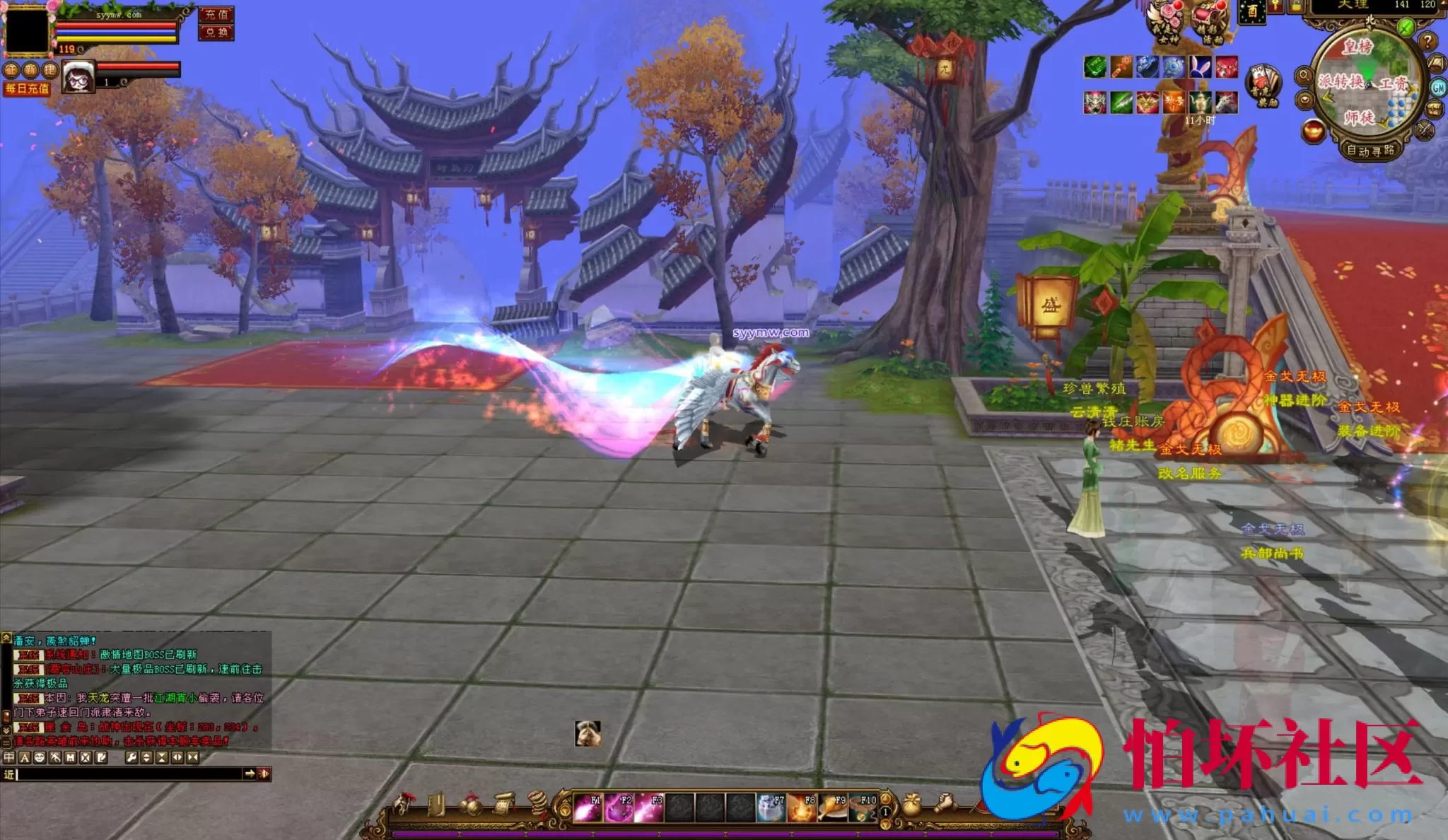Click the blue GM button
Viewport: 1448px width, 840px height.
point(1438,88)
